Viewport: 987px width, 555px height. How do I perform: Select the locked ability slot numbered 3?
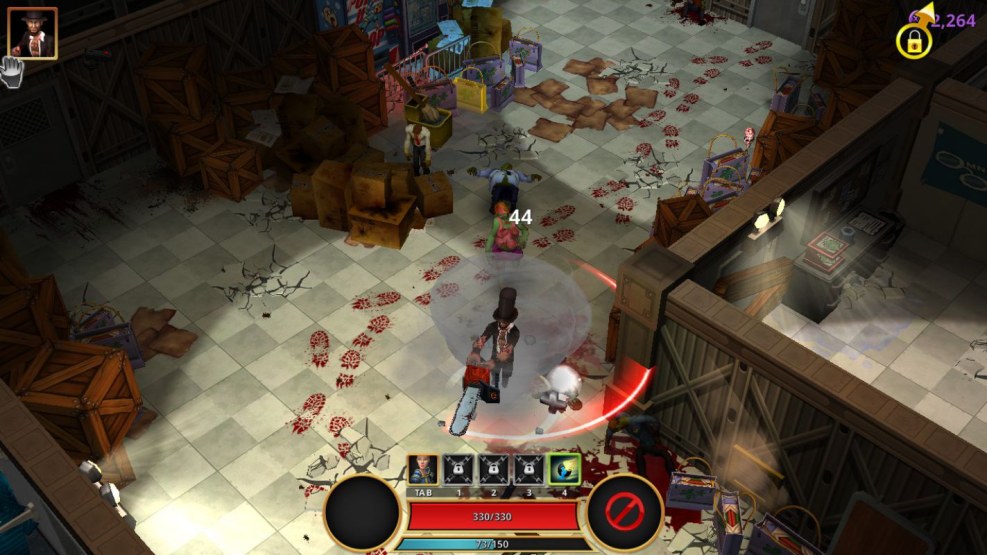point(528,470)
